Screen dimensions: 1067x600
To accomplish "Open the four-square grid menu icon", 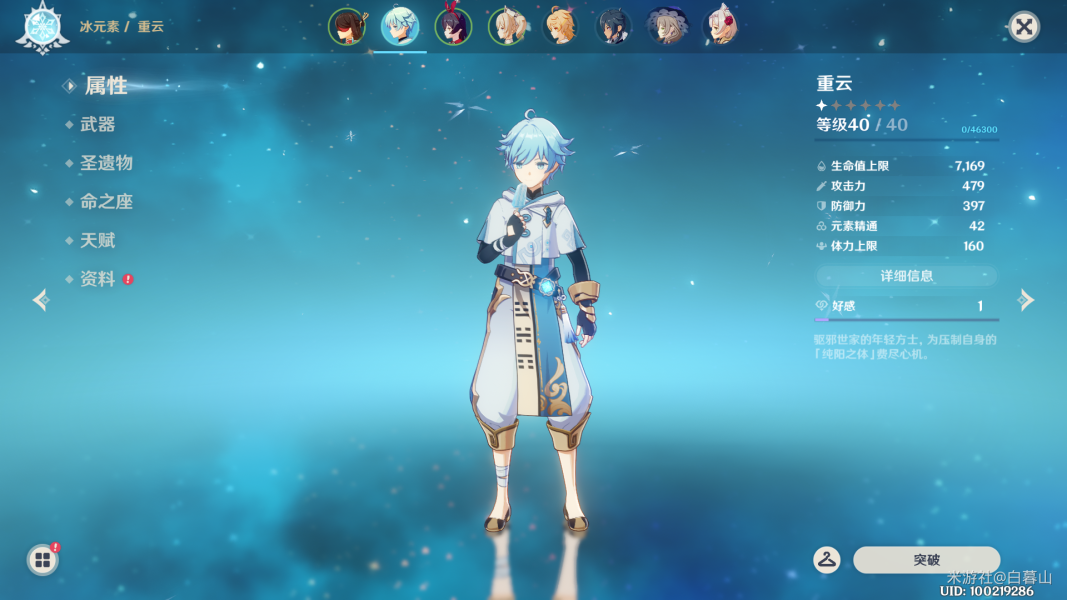I will tap(43, 560).
